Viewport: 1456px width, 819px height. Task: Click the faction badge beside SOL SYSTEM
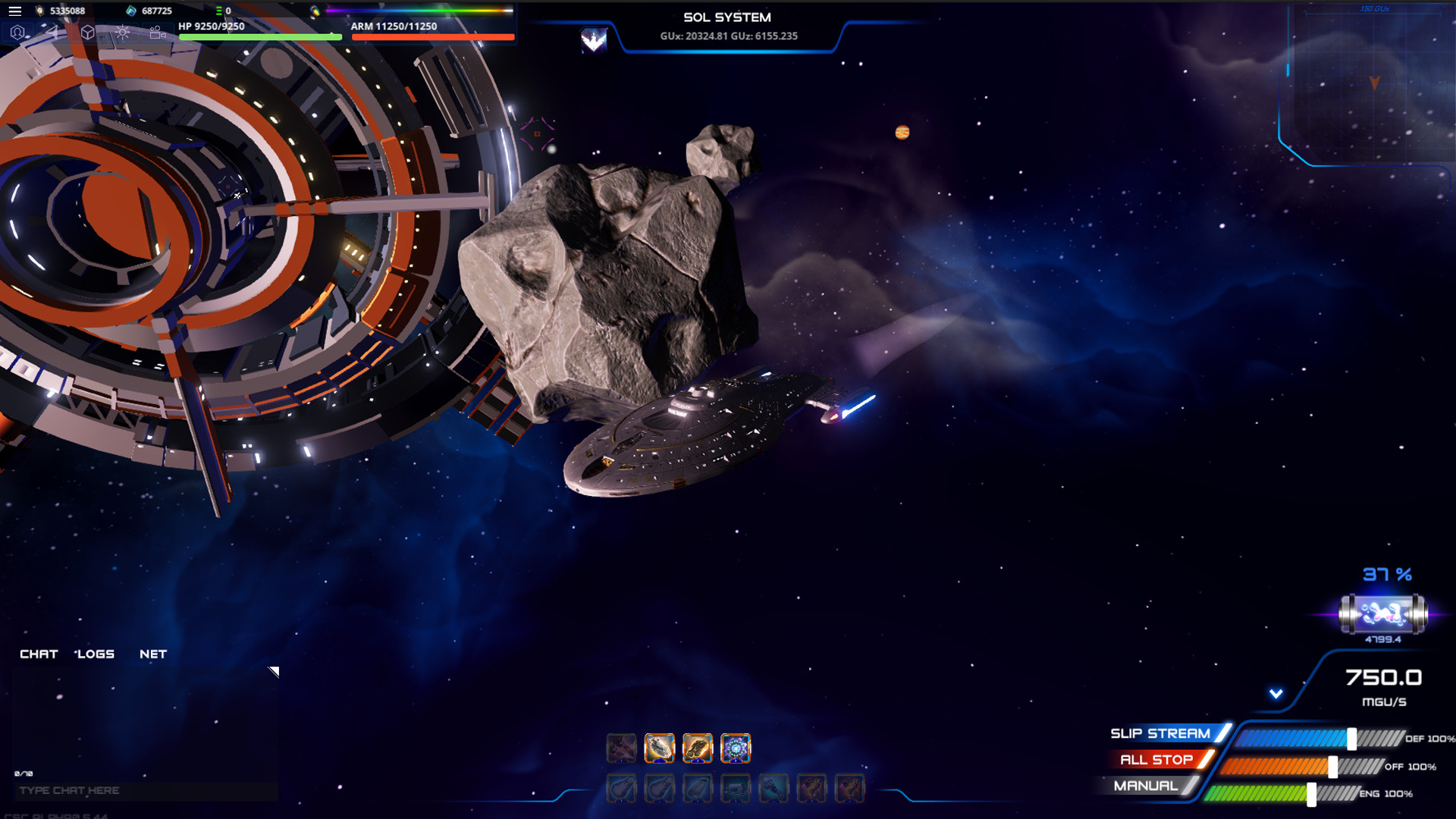pos(594,37)
